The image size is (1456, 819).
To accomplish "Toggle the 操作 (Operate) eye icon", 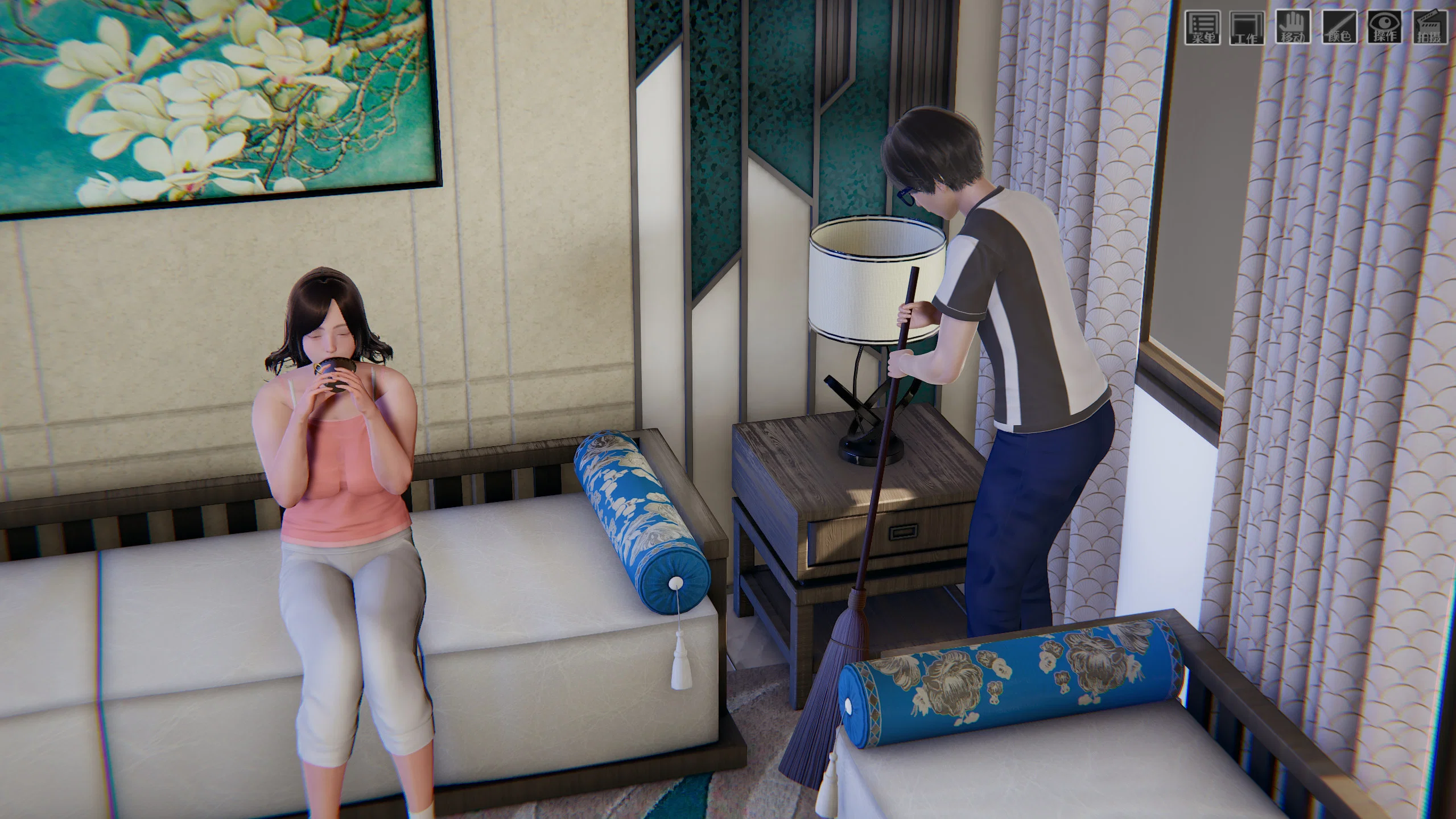I will [x=1384, y=27].
